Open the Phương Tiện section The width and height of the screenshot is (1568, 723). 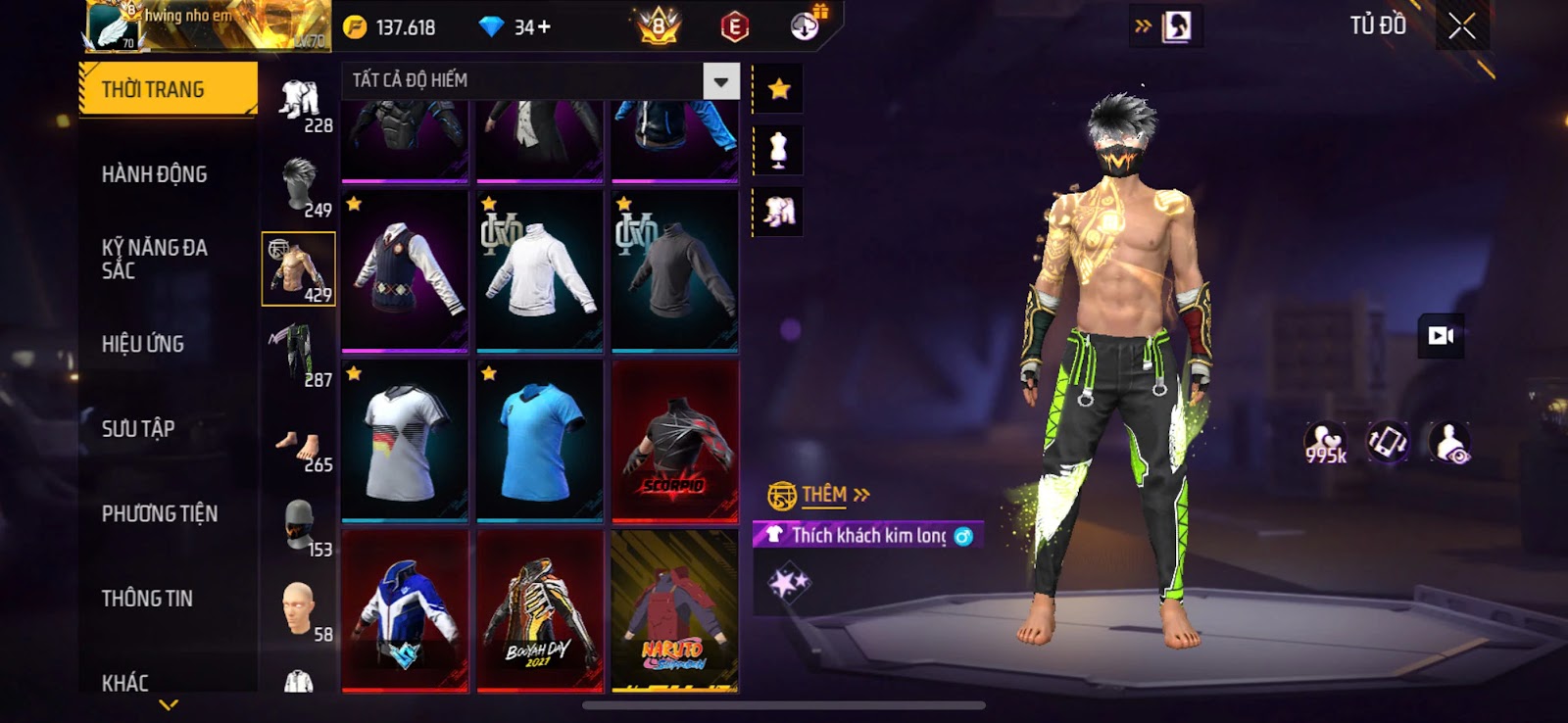pyautogui.click(x=160, y=513)
